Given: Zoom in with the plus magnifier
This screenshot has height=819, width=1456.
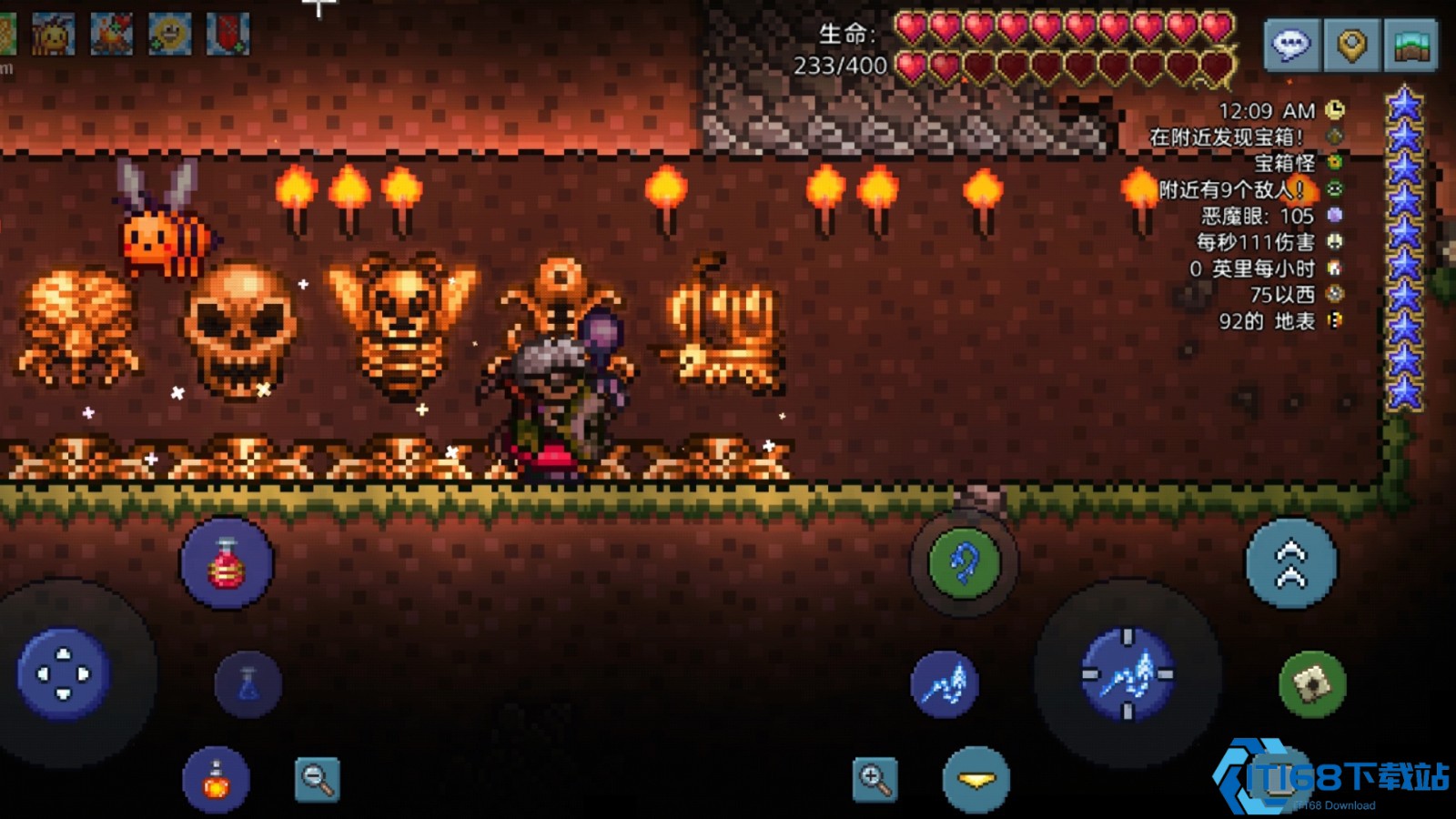Looking at the screenshot, I should [x=875, y=780].
